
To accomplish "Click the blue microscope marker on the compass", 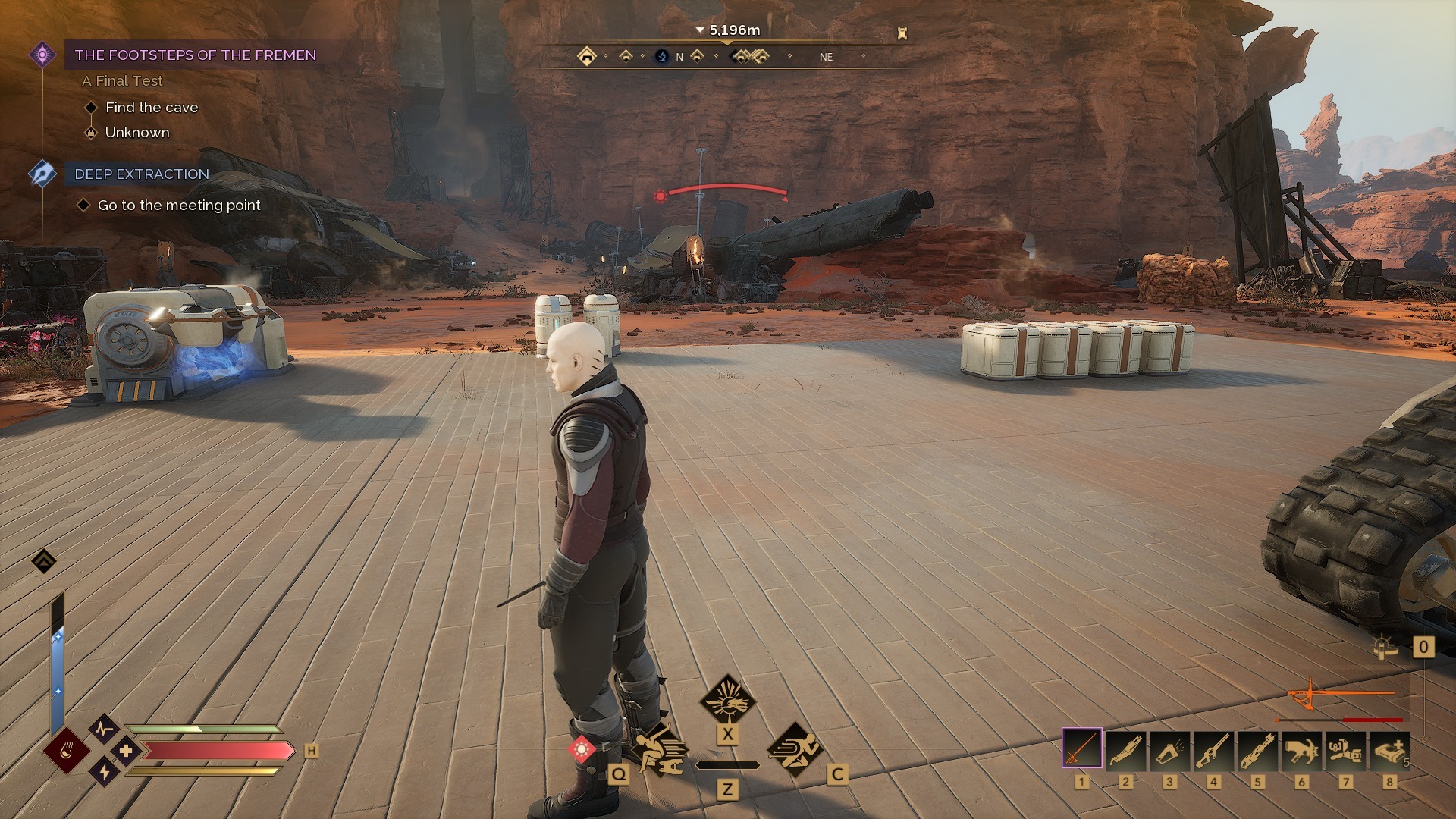I will click(662, 56).
